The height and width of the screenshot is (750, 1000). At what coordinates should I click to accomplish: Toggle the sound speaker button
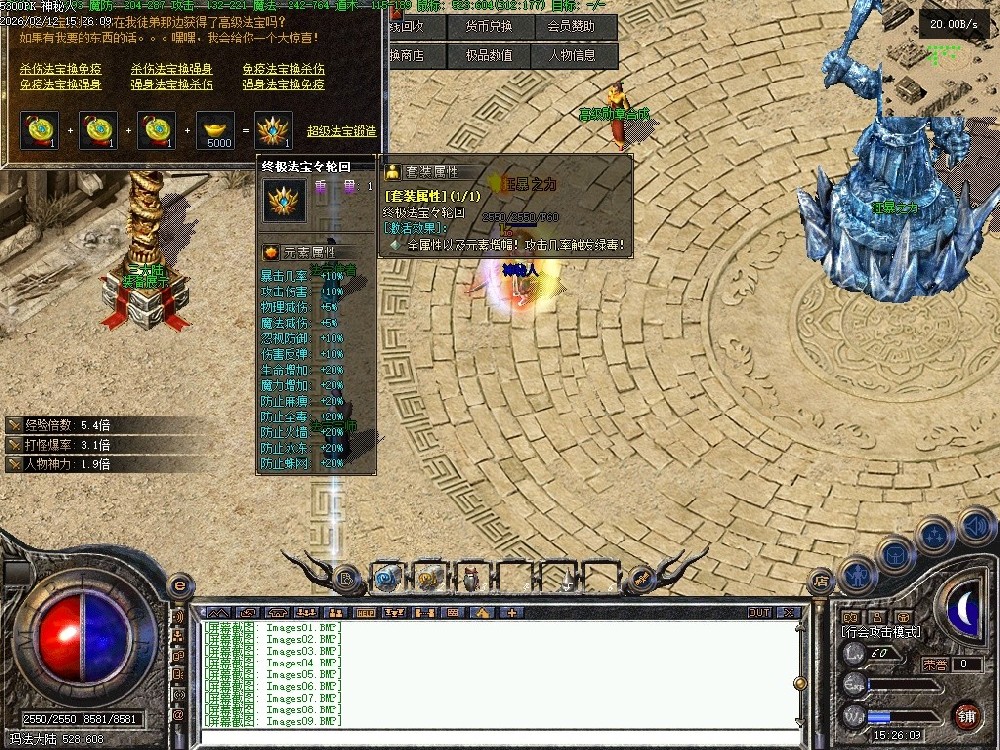(974, 525)
